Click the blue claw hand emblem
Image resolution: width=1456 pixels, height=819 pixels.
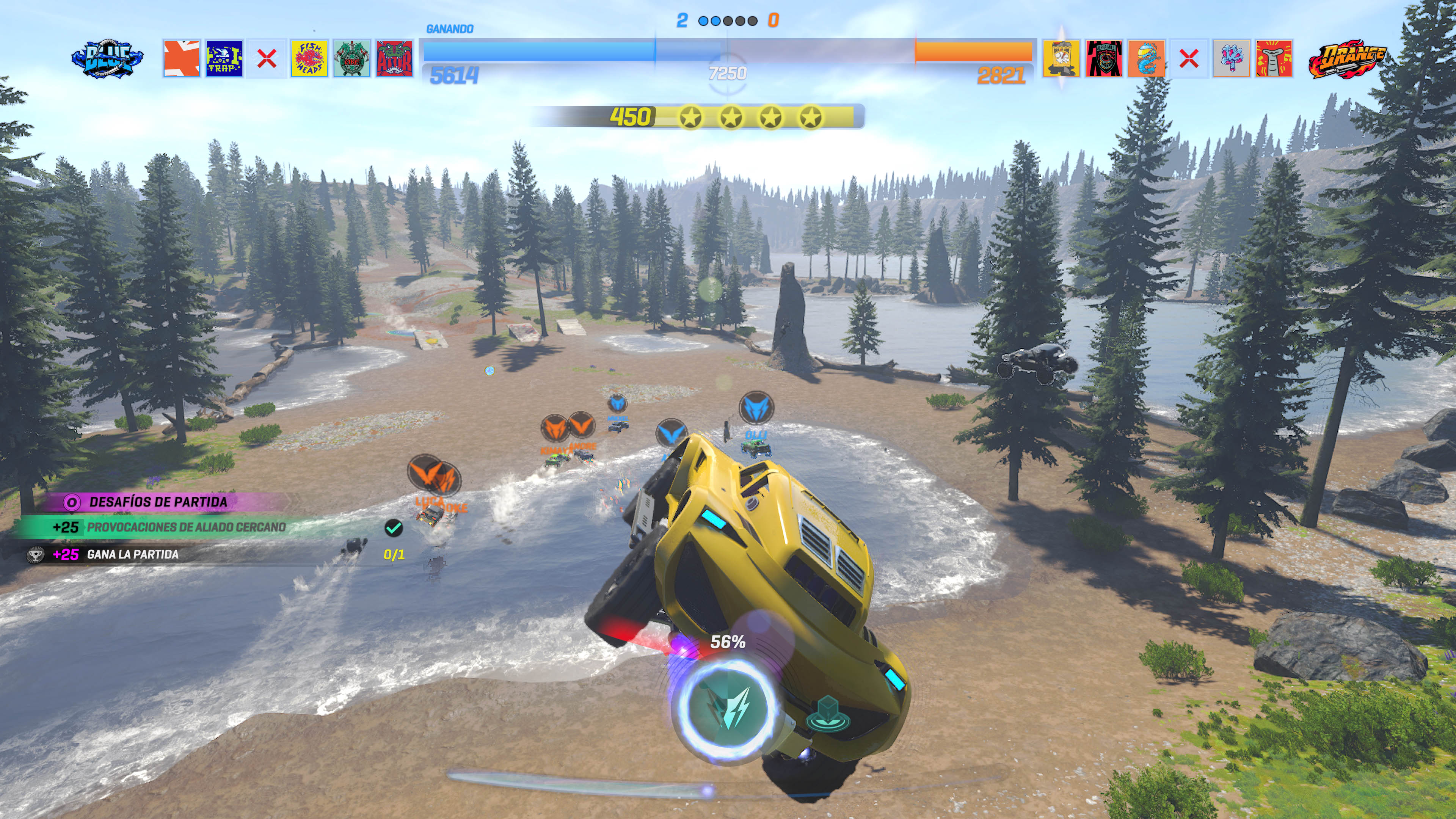tap(1232, 58)
